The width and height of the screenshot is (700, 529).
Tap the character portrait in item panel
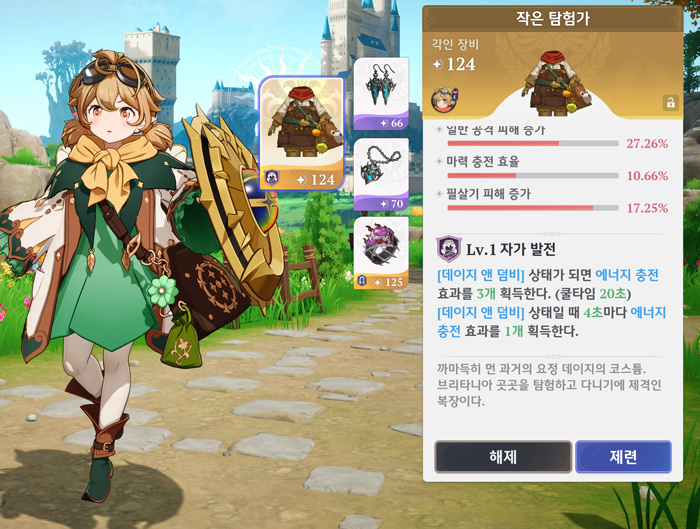pos(441,98)
